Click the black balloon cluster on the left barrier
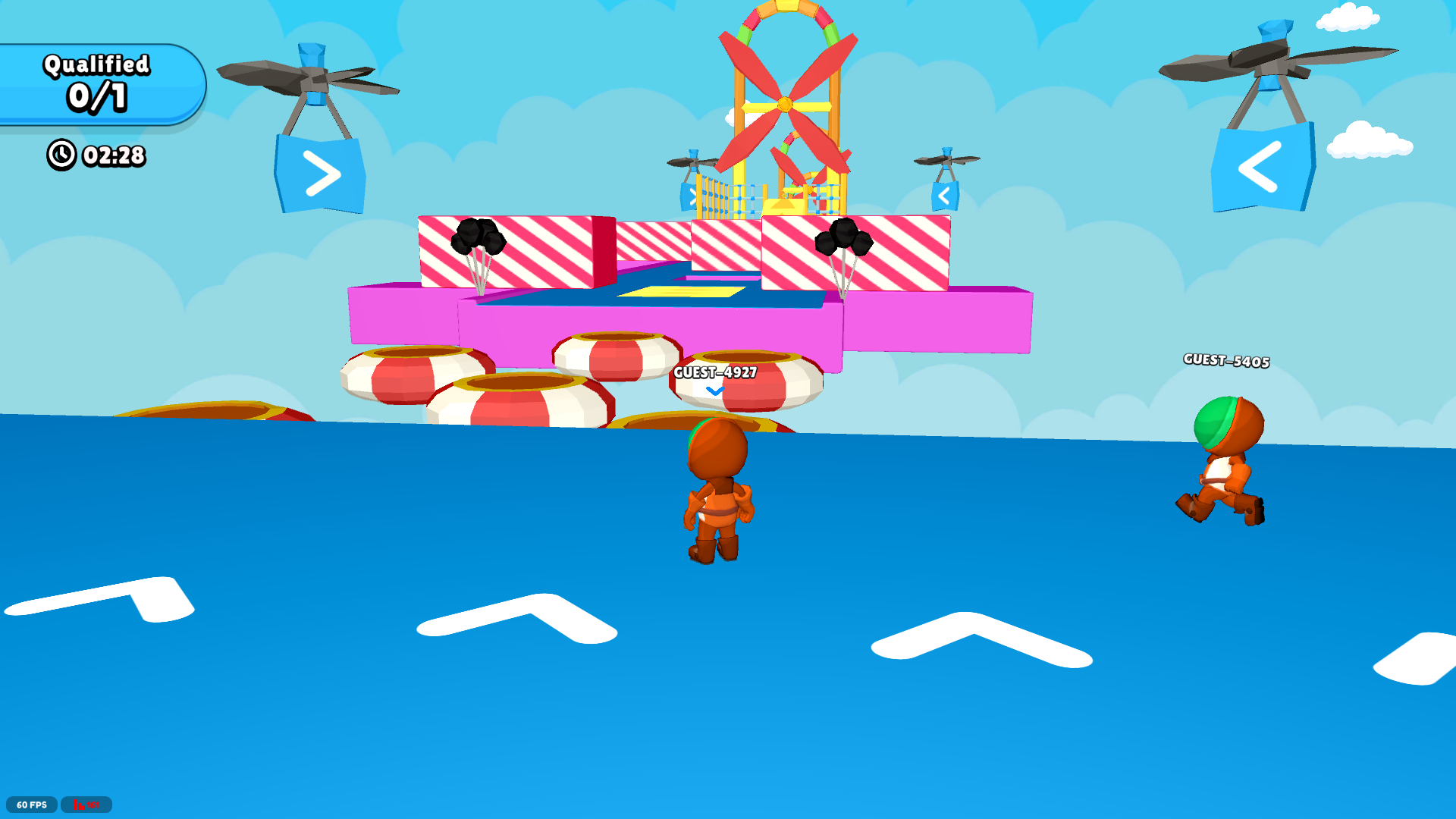Image resolution: width=1456 pixels, height=819 pixels. [478, 237]
